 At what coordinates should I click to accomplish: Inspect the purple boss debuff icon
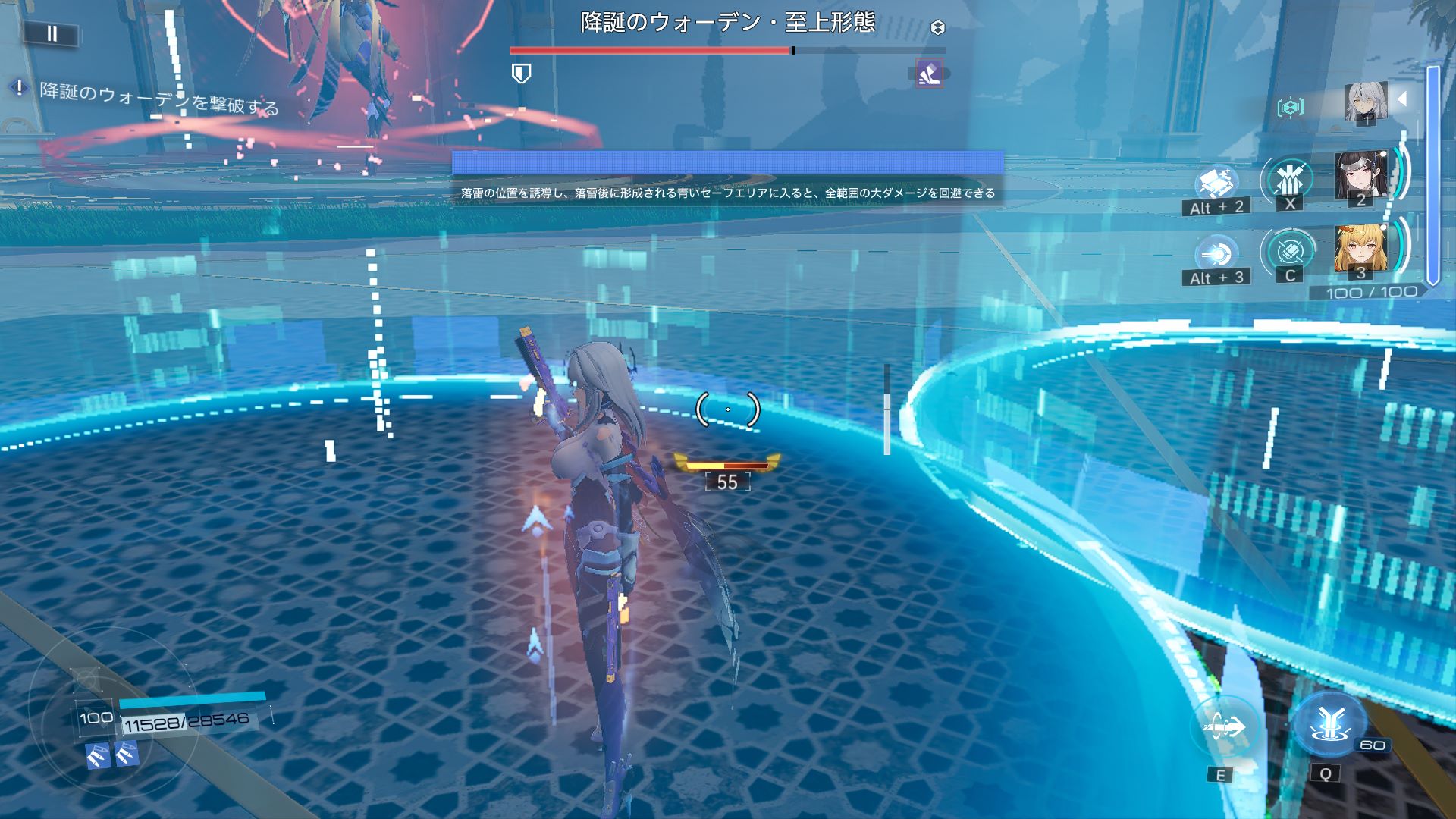point(929,74)
